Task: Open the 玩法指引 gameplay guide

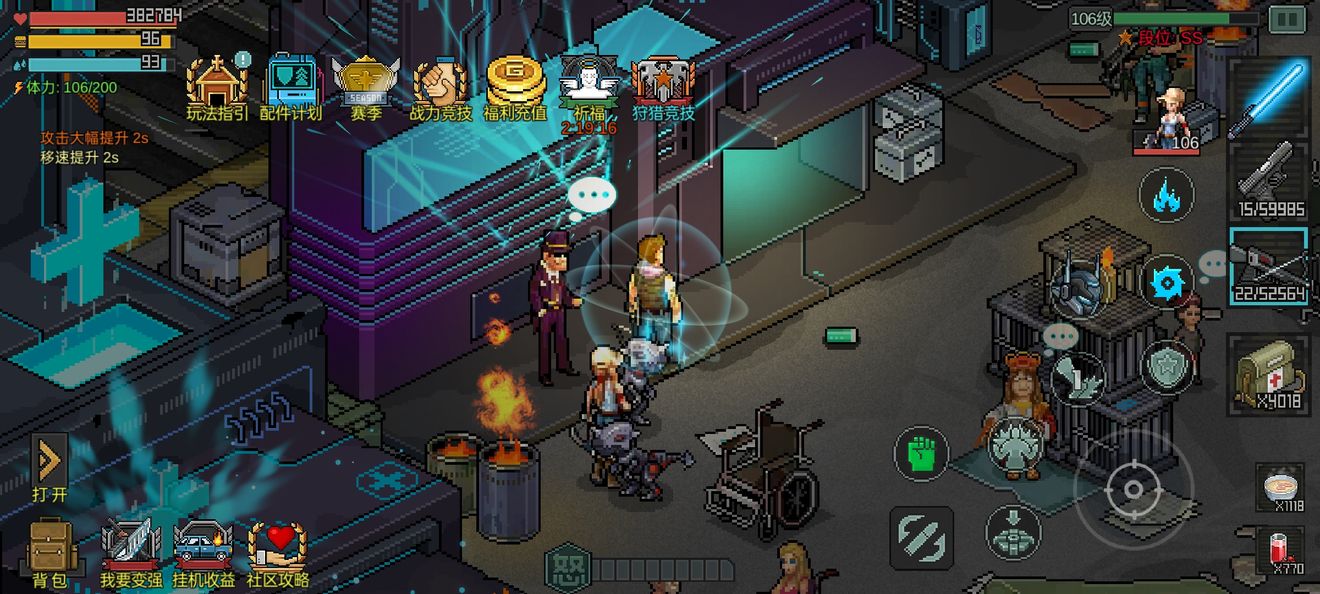Action: tap(217, 84)
